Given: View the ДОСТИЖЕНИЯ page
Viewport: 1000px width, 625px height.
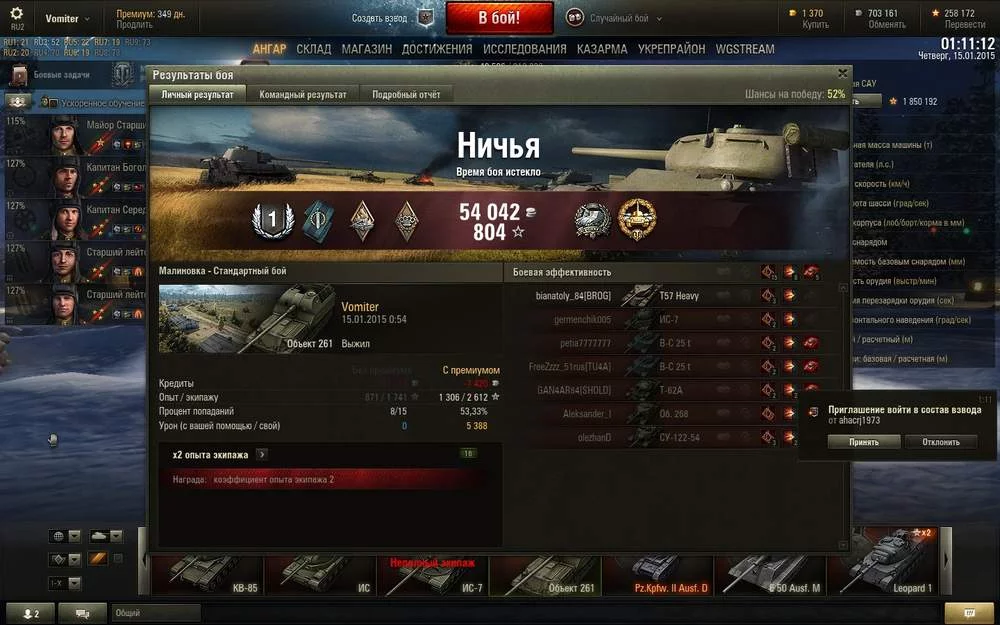Looking at the screenshot, I should (437, 49).
